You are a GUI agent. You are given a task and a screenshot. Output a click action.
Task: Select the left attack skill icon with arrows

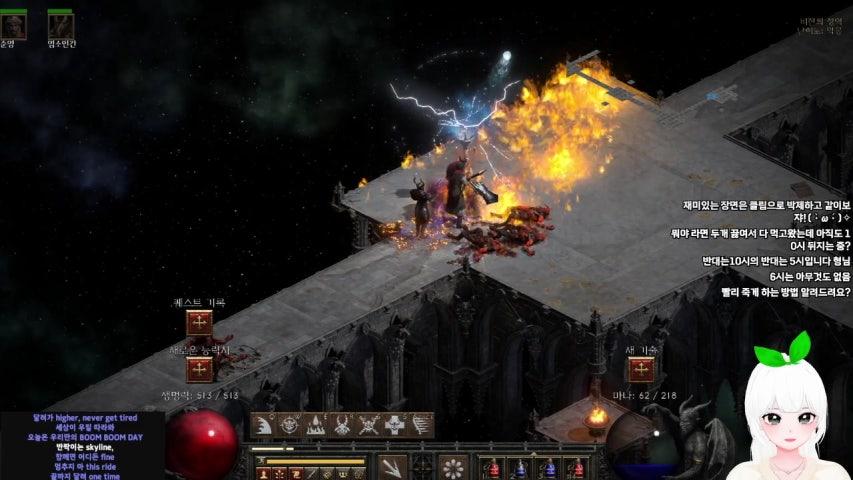click(392, 467)
